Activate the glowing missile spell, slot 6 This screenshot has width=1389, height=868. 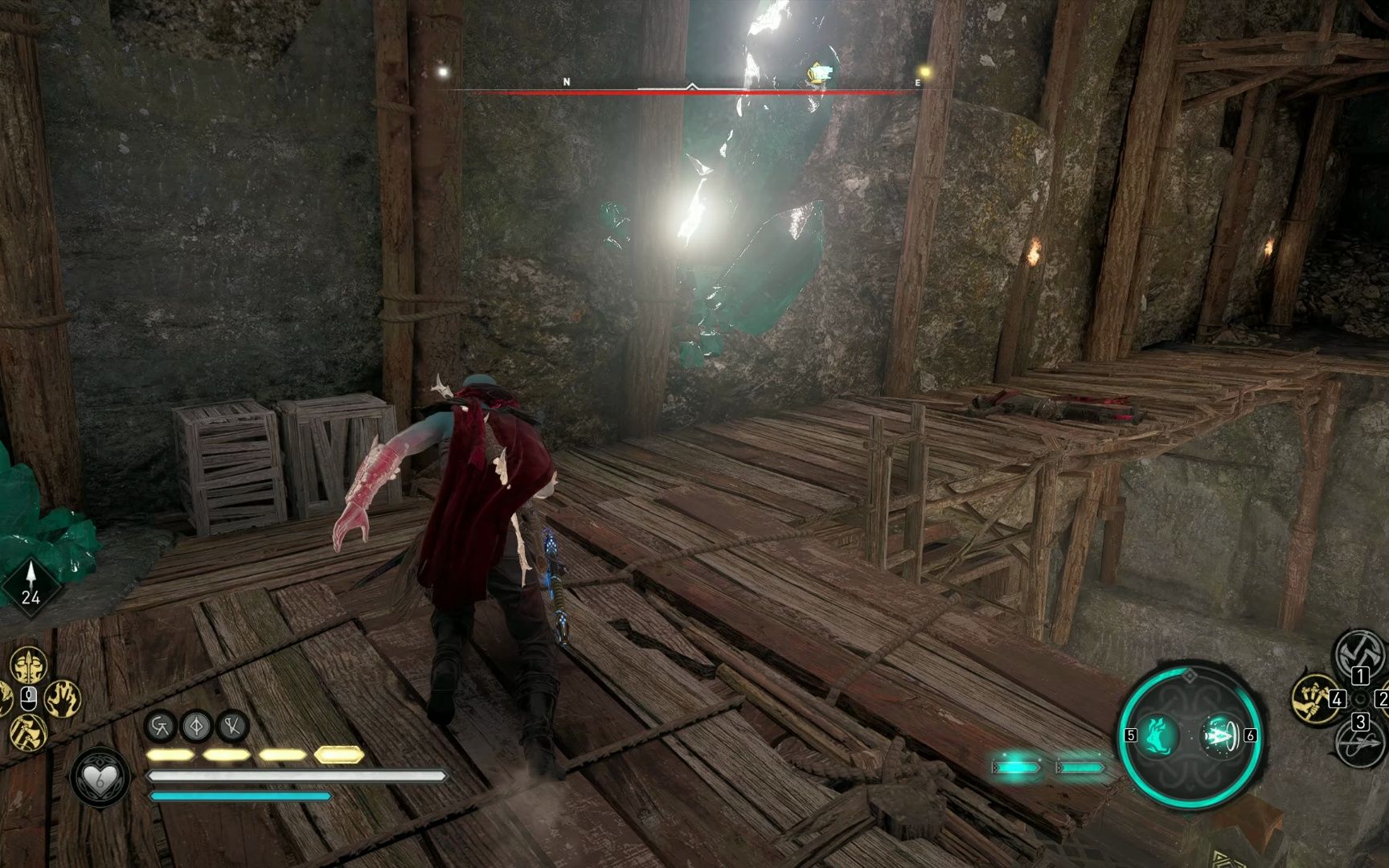pyautogui.click(x=1220, y=735)
